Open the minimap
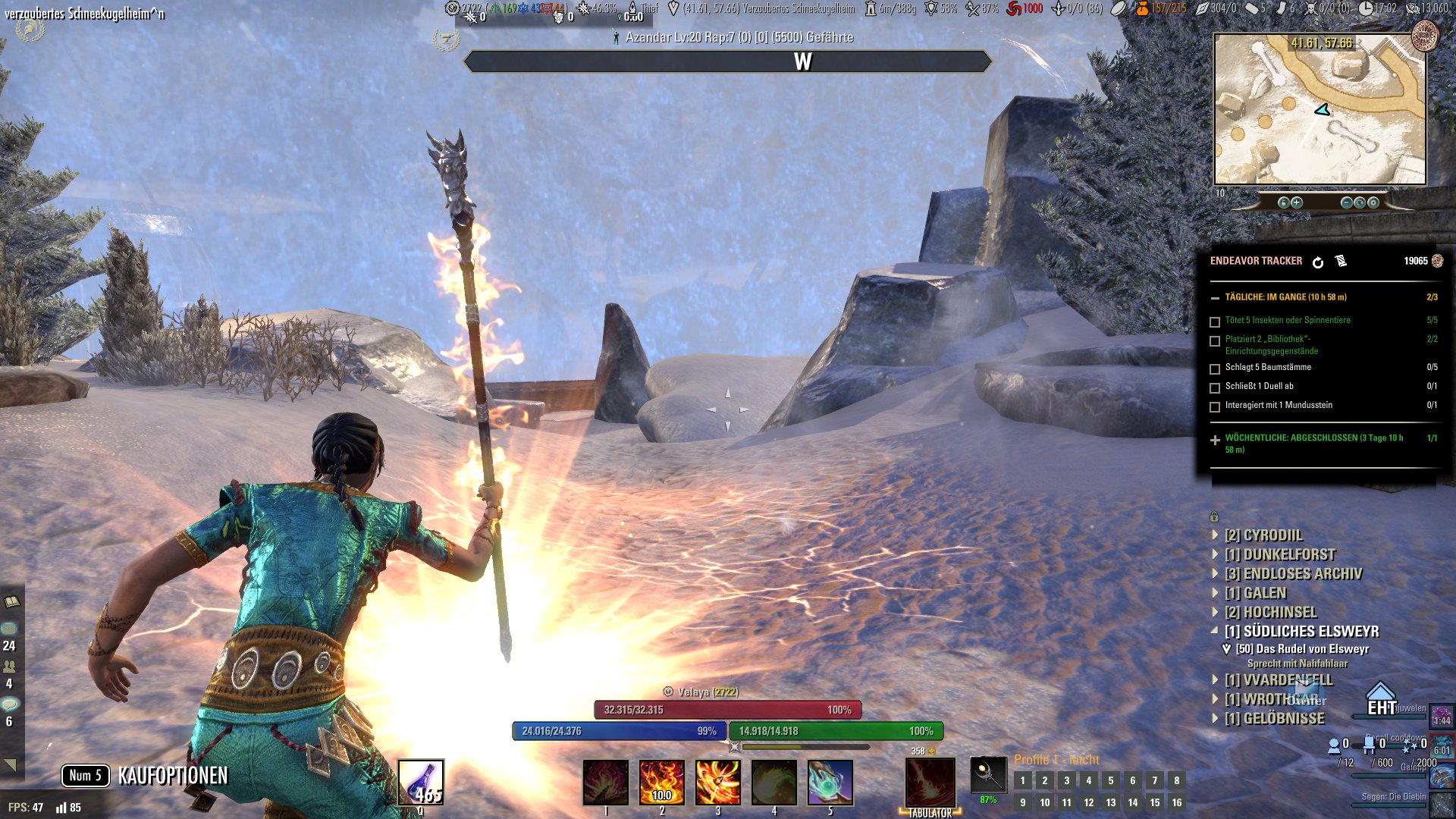 point(1319,108)
